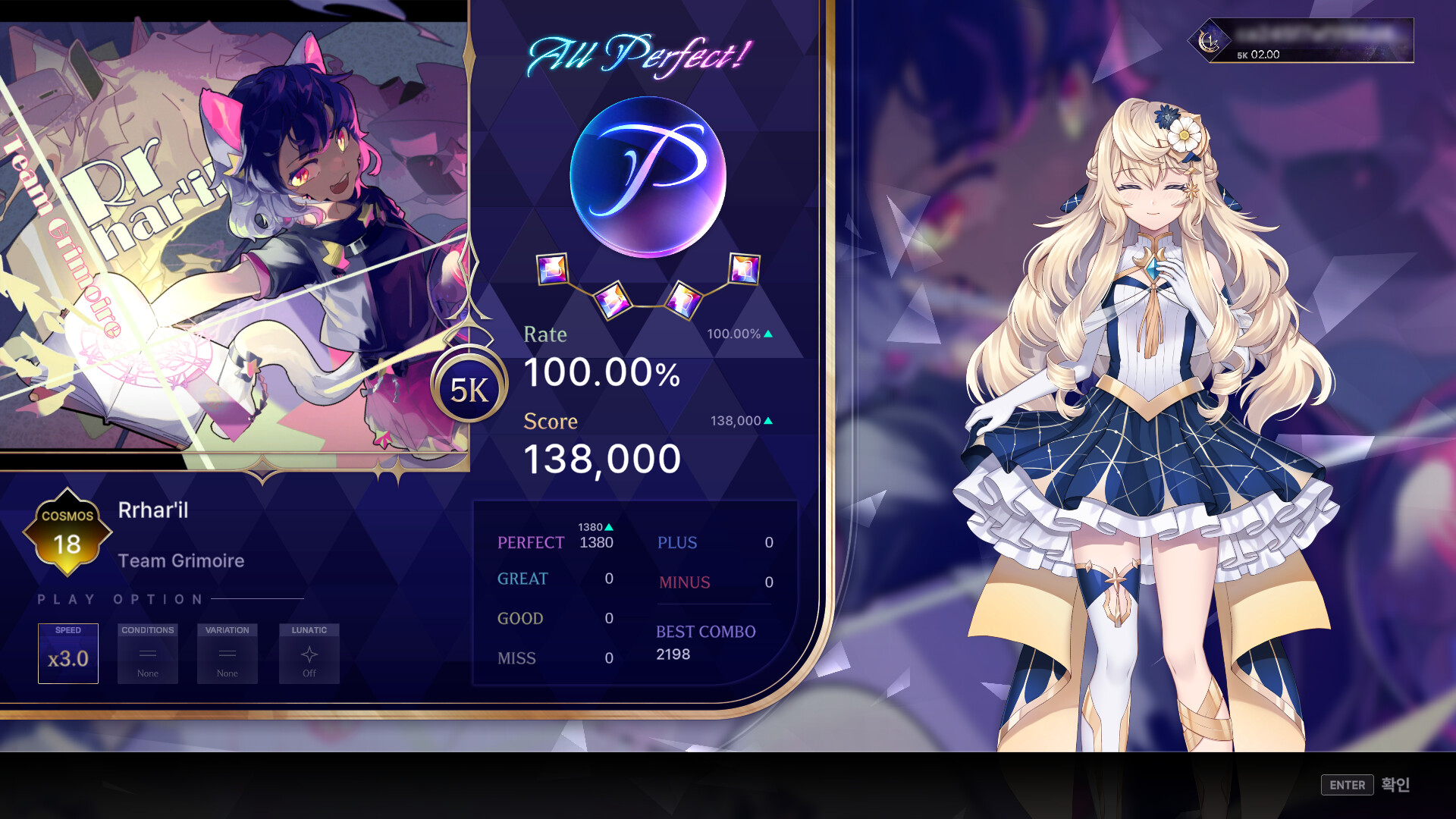The height and width of the screenshot is (819, 1456).
Task: Adjust the SPEED x3.0 setting
Action: coord(67,654)
